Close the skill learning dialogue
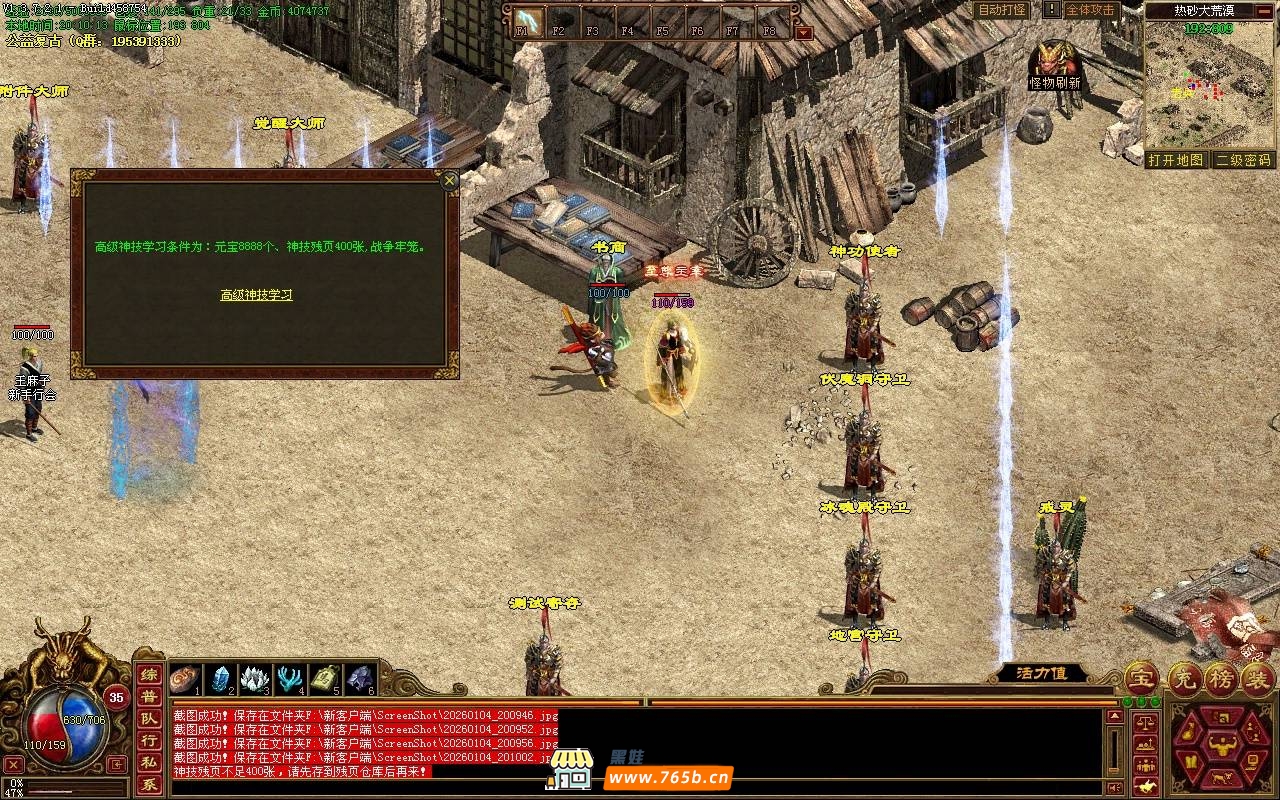1280x800 pixels. click(x=450, y=181)
